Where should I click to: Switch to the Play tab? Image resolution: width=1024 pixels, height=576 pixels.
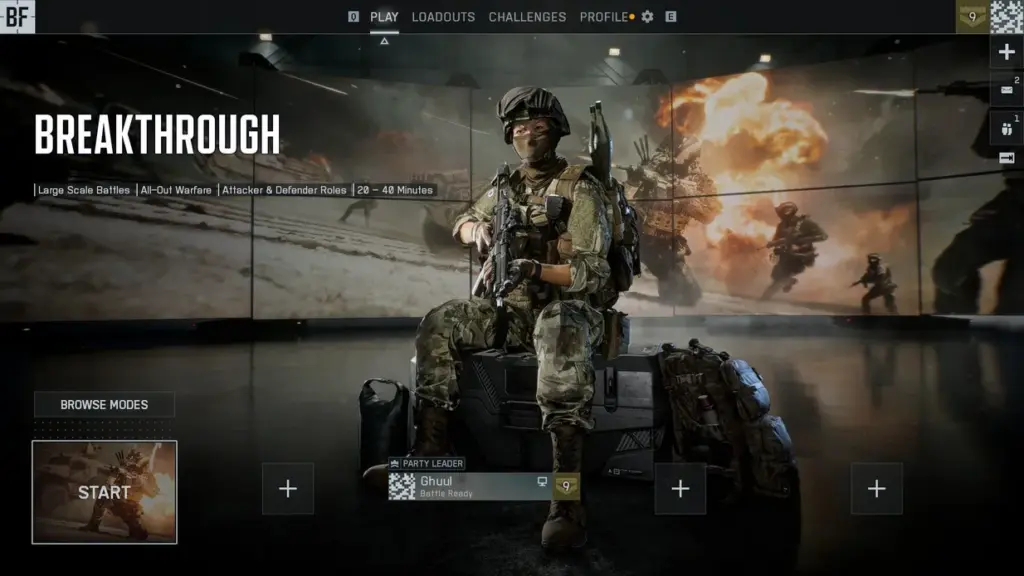click(384, 17)
